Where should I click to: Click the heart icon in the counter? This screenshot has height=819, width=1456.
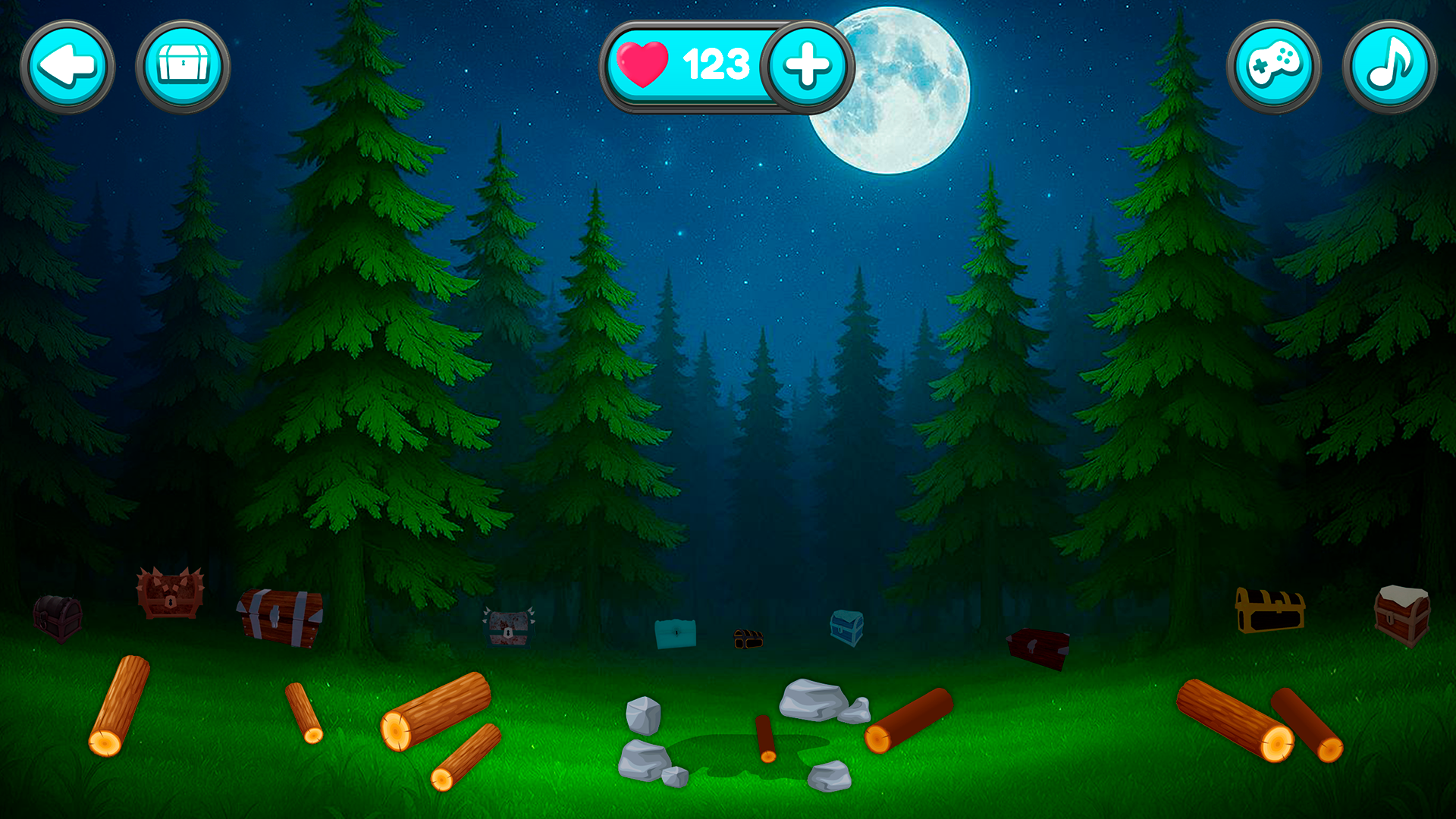644,64
